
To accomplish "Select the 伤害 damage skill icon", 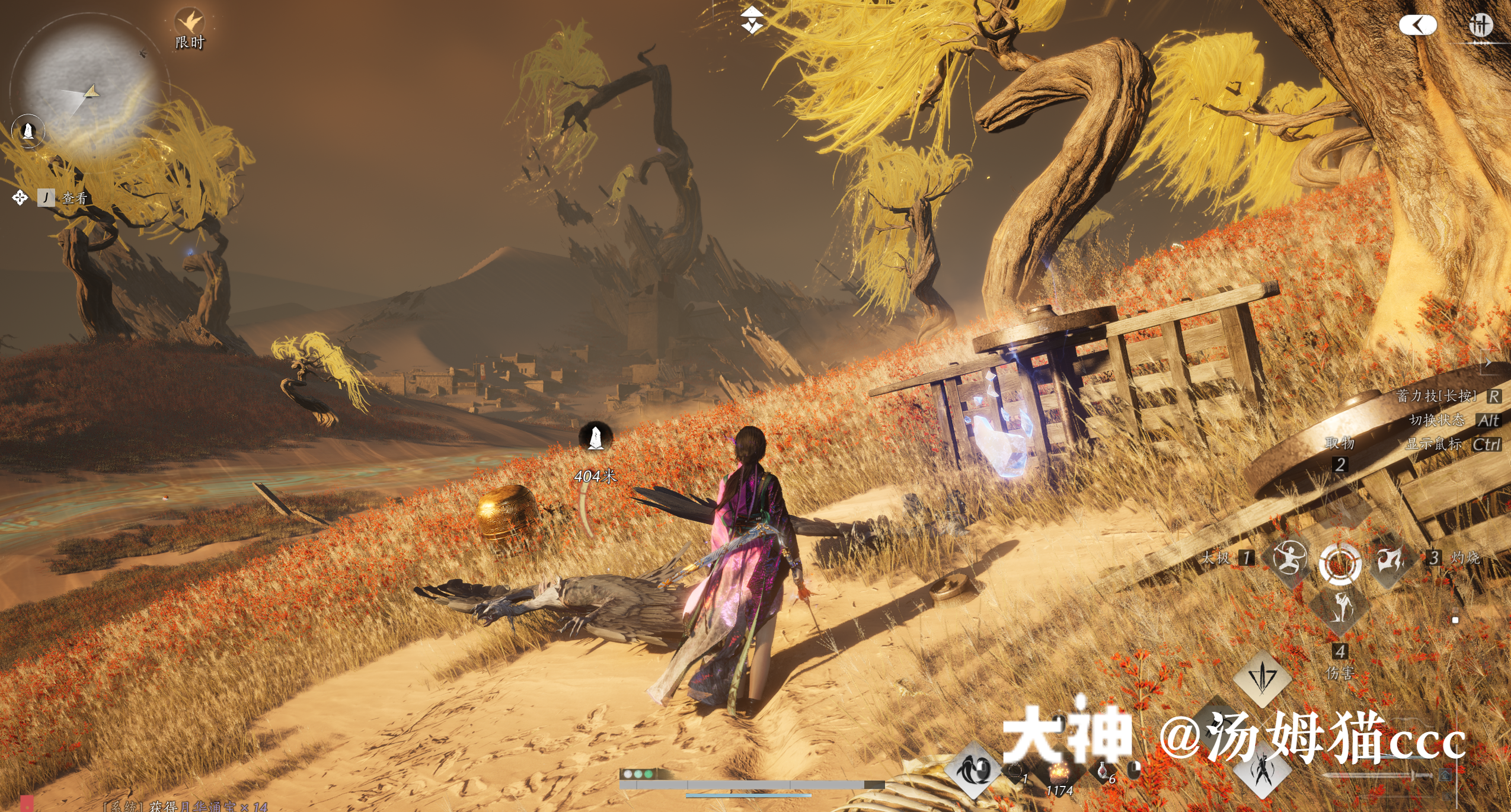I will point(1340,608).
